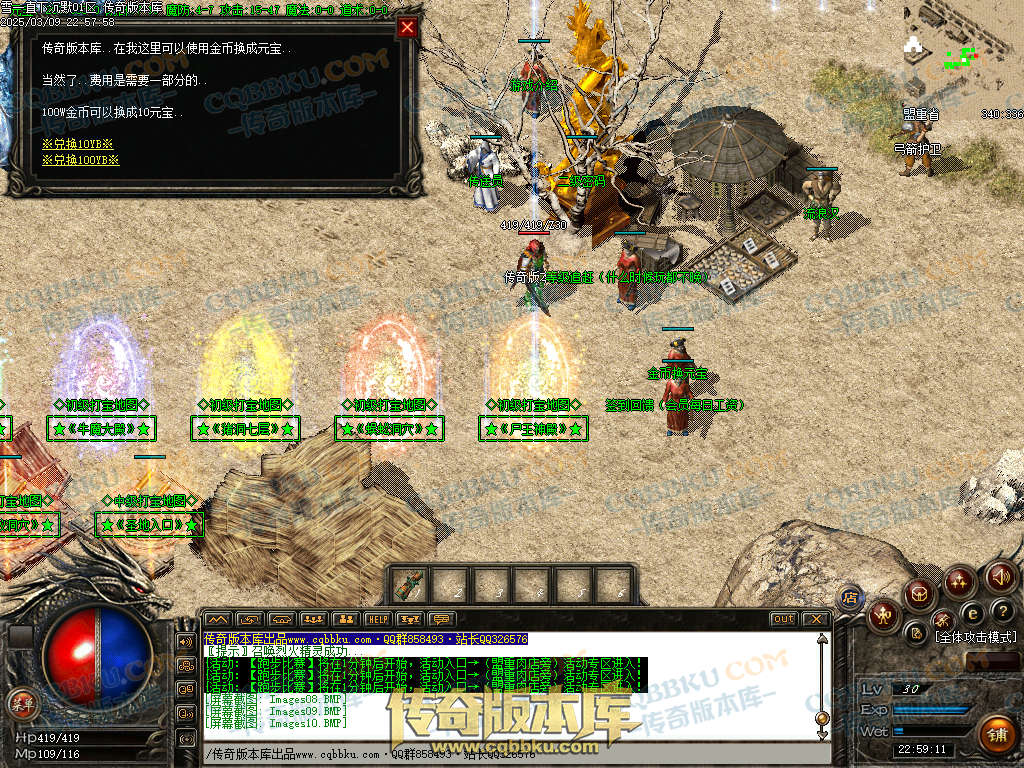1024x768 pixels.
Task: Switch the 全体攻击模式 attack mode label
Action: click(975, 637)
